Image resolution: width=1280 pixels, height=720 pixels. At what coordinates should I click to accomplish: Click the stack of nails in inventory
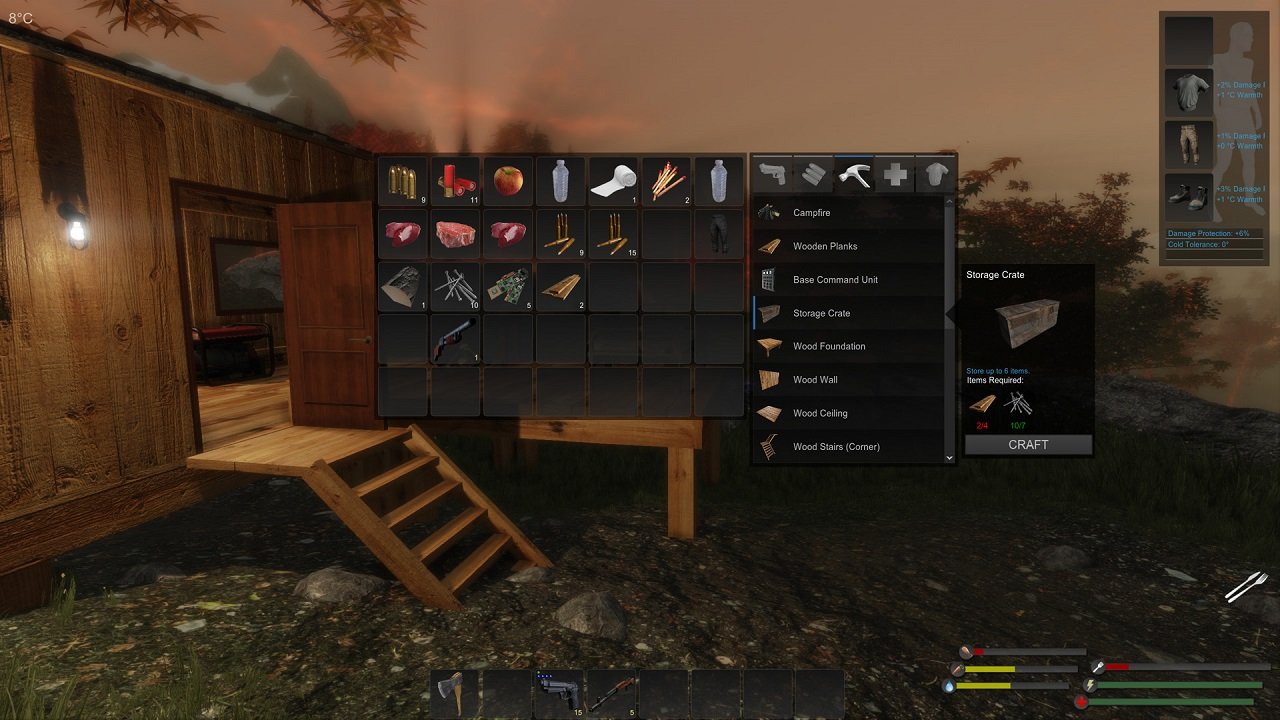(x=455, y=285)
